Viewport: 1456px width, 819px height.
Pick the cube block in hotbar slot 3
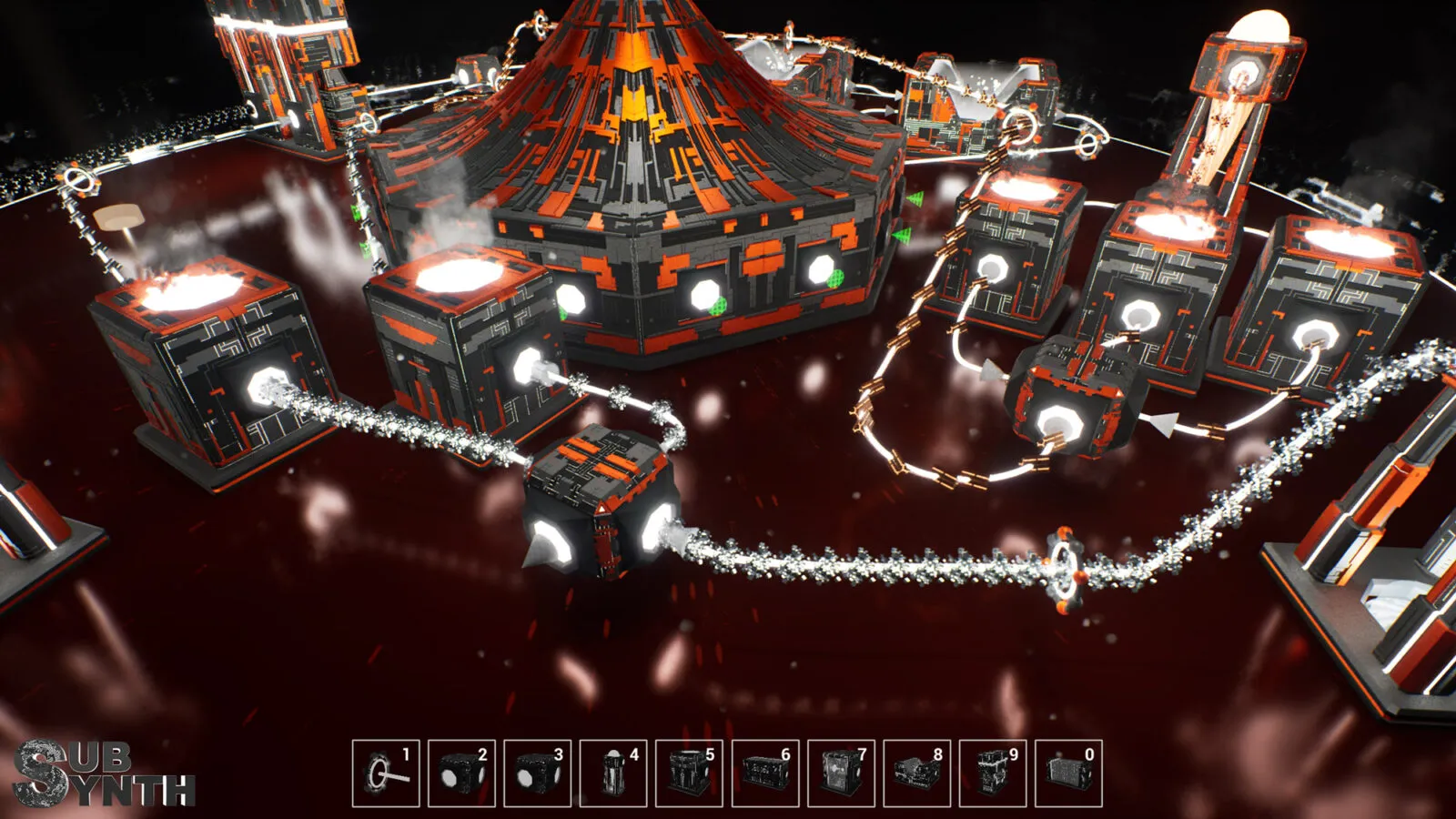pyautogui.click(x=538, y=773)
